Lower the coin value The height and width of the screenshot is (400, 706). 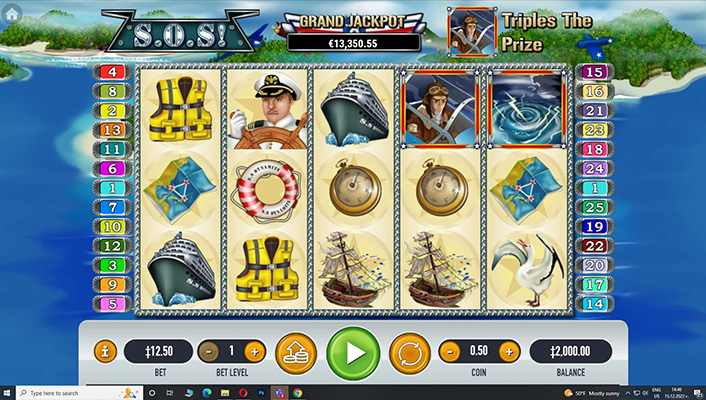(450, 352)
